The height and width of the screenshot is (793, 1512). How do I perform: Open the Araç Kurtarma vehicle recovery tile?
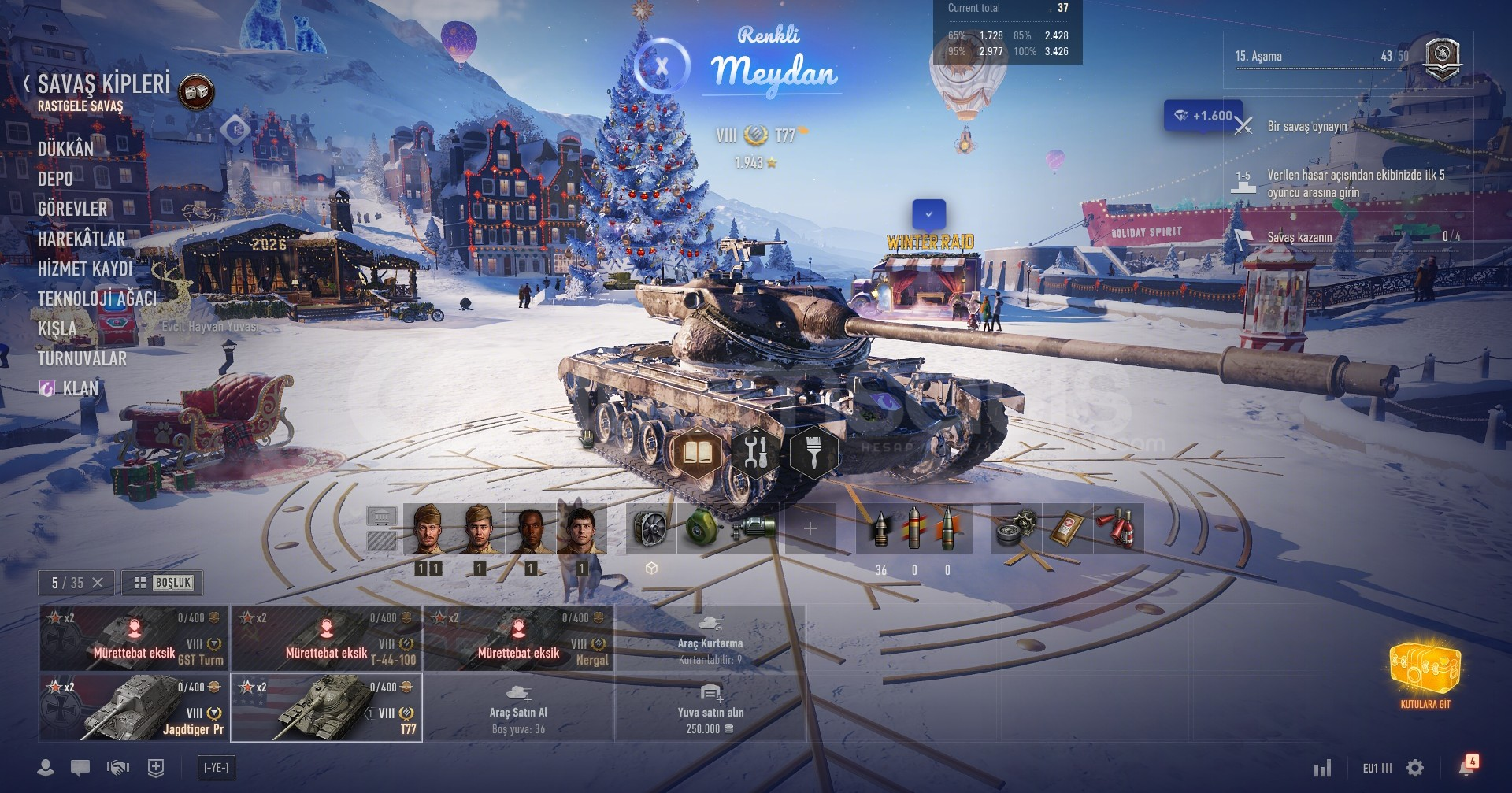pyautogui.click(x=710, y=638)
